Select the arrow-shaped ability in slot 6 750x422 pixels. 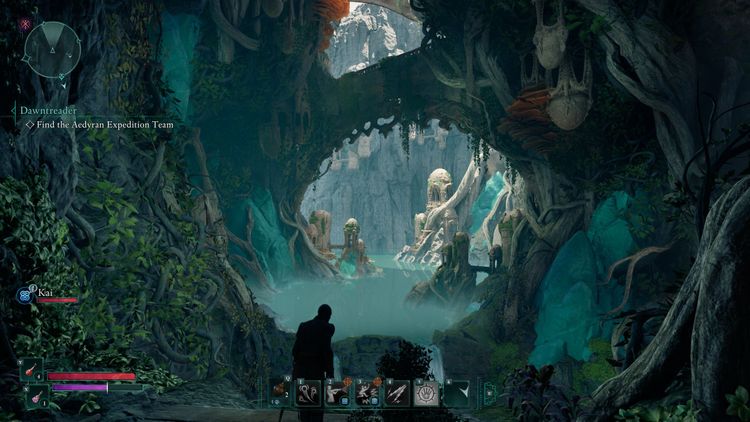pyautogui.click(x=456, y=393)
